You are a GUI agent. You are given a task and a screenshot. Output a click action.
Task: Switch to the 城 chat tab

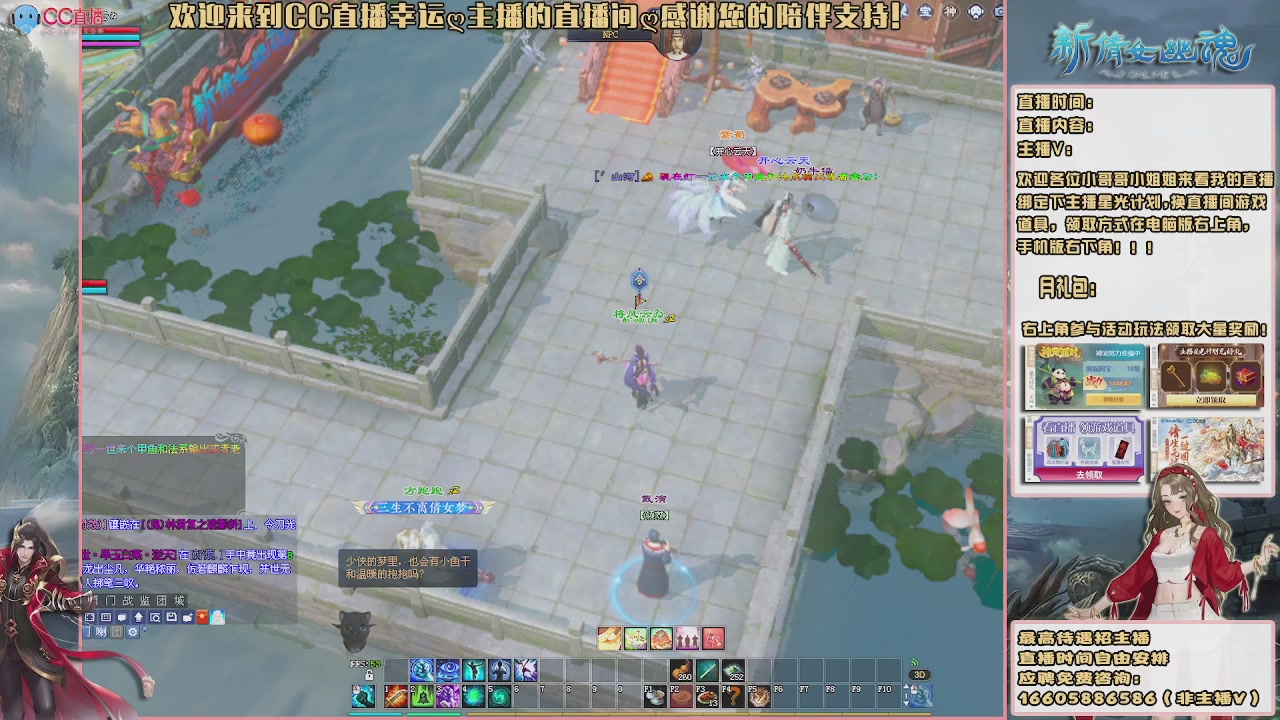pos(180,601)
